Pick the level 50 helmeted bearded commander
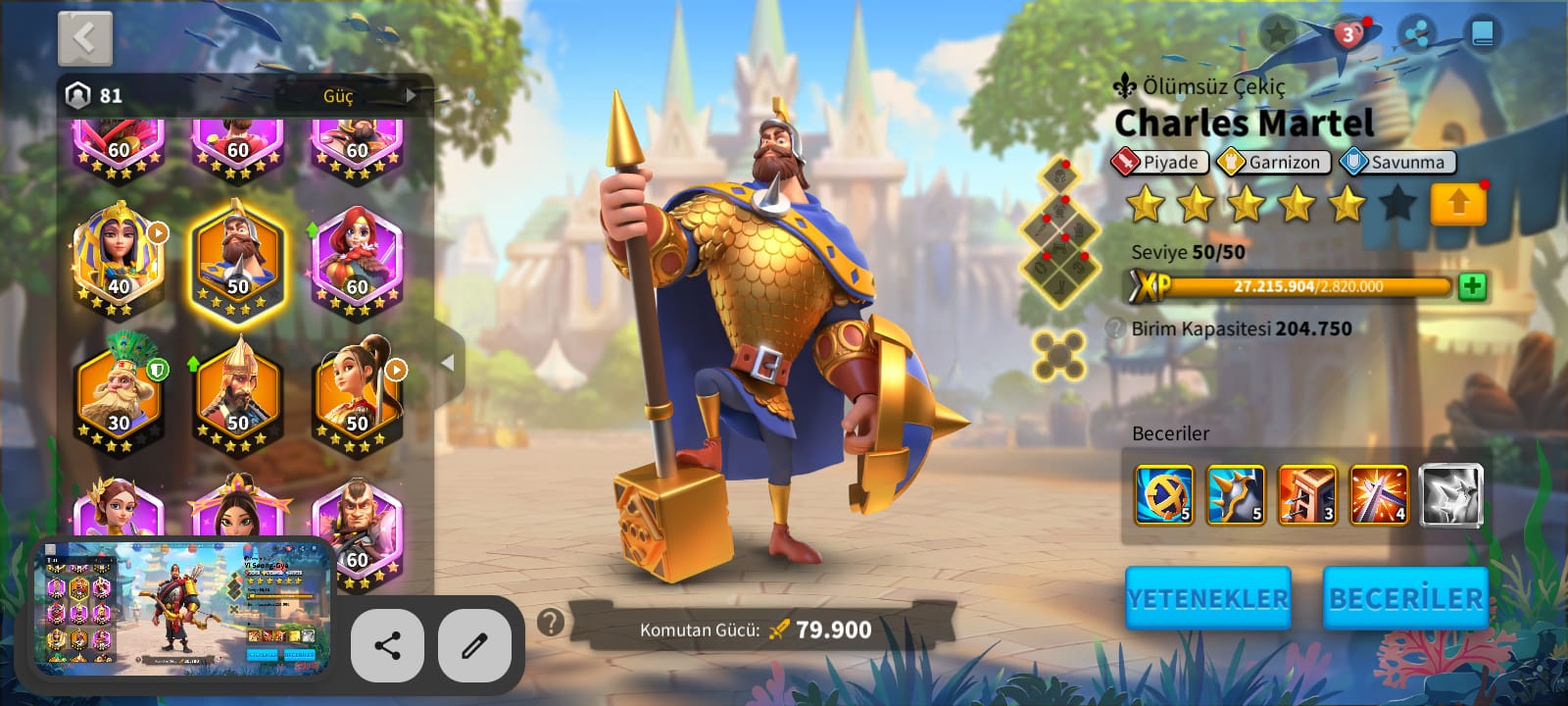The height and width of the screenshot is (706, 1568). tap(238, 394)
